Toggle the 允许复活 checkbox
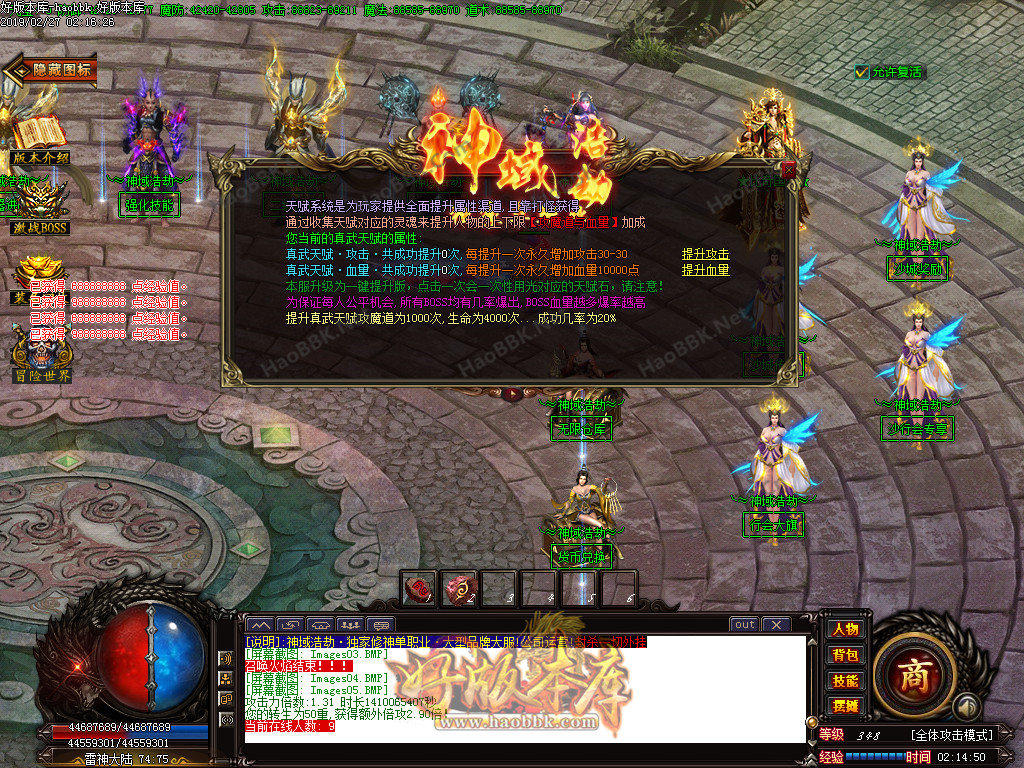Viewport: 1024px width, 768px height. click(862, 72)
